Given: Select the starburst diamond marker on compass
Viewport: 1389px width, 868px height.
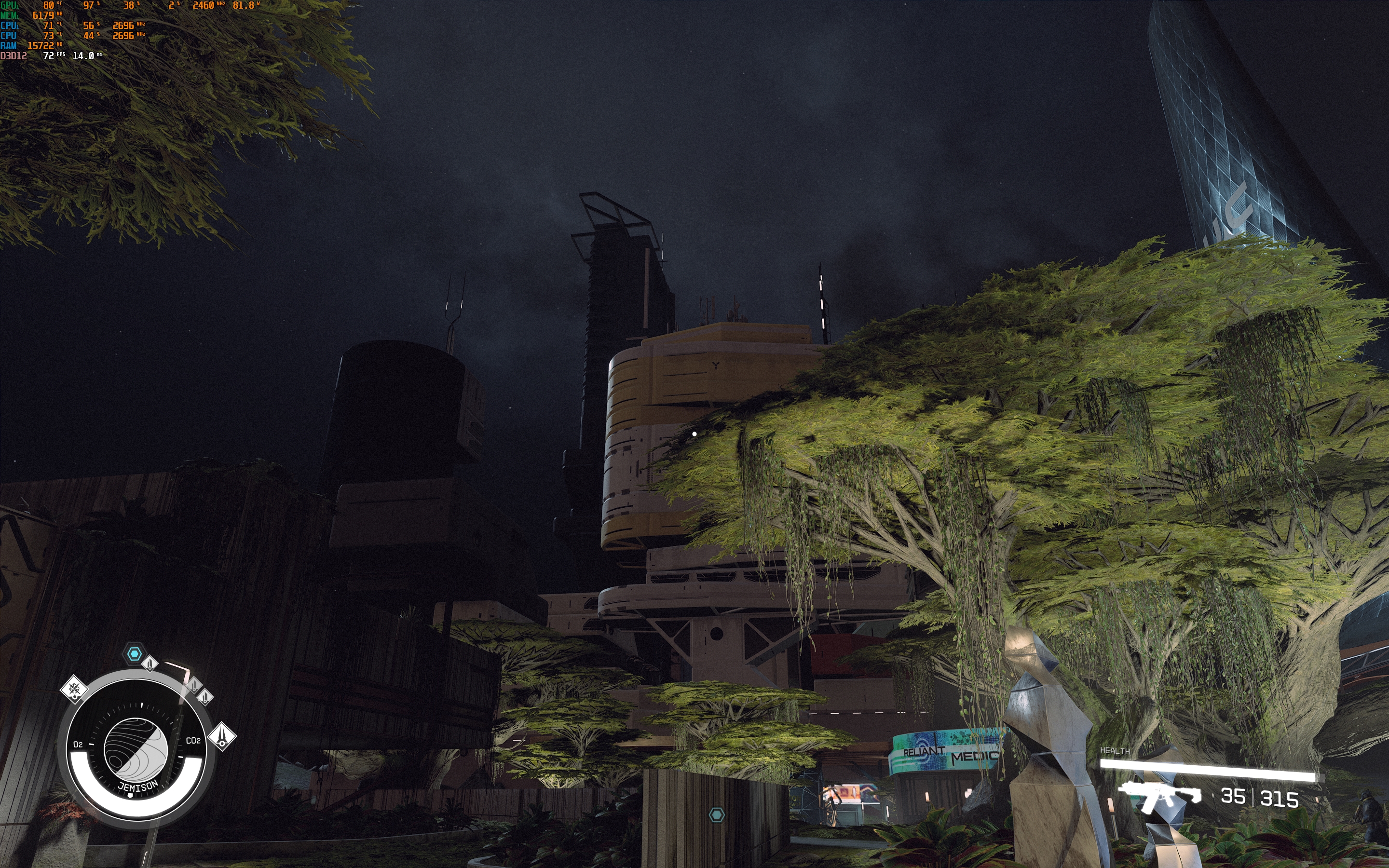Looking at the screenshot, I should point(74,689).
